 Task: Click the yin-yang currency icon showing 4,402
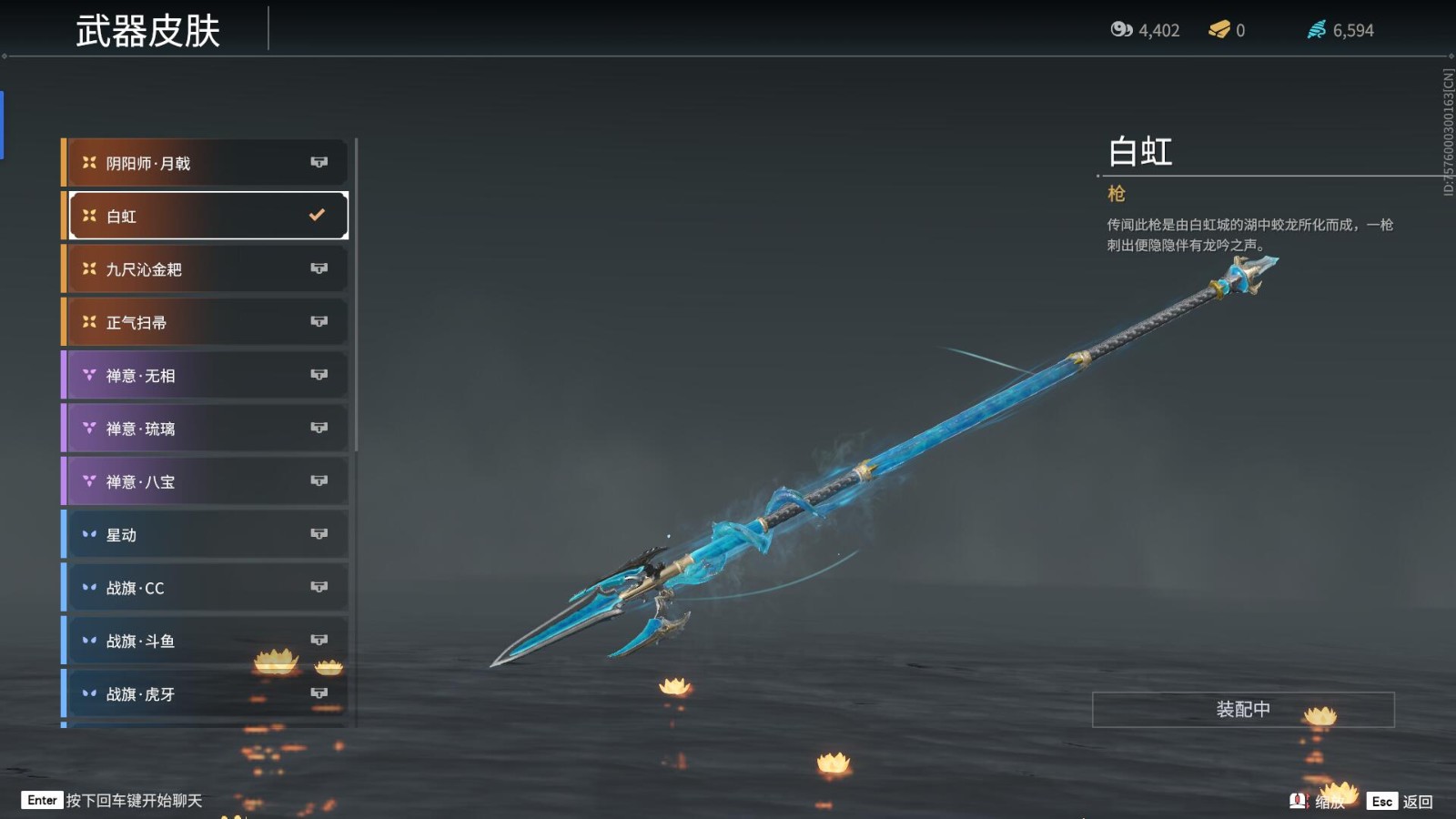pyautogui.click(x=1121, y=29)
